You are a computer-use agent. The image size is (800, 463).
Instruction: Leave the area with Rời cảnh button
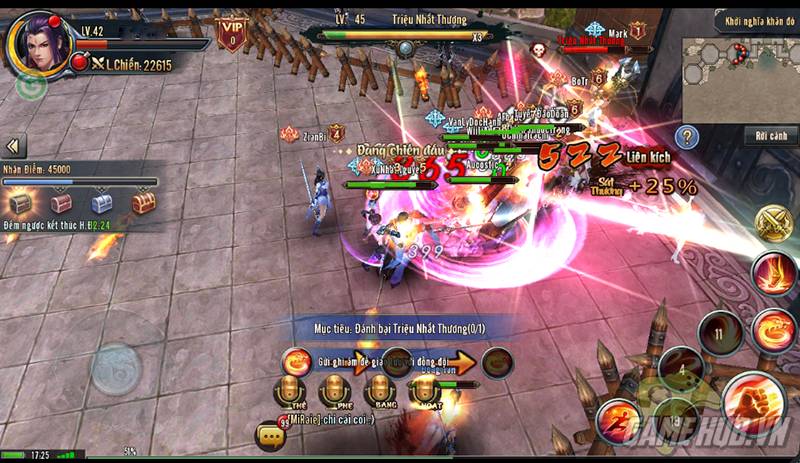click(x=770, y=135)
